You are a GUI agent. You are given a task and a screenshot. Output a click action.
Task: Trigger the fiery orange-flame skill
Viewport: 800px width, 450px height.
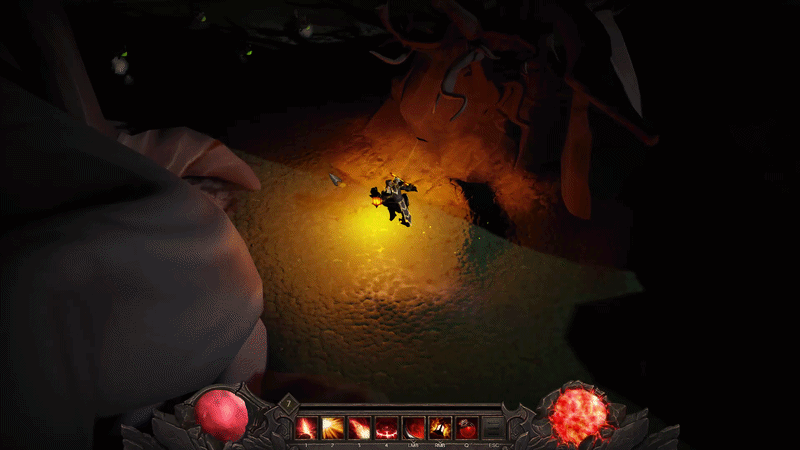(x=440, y=427)
